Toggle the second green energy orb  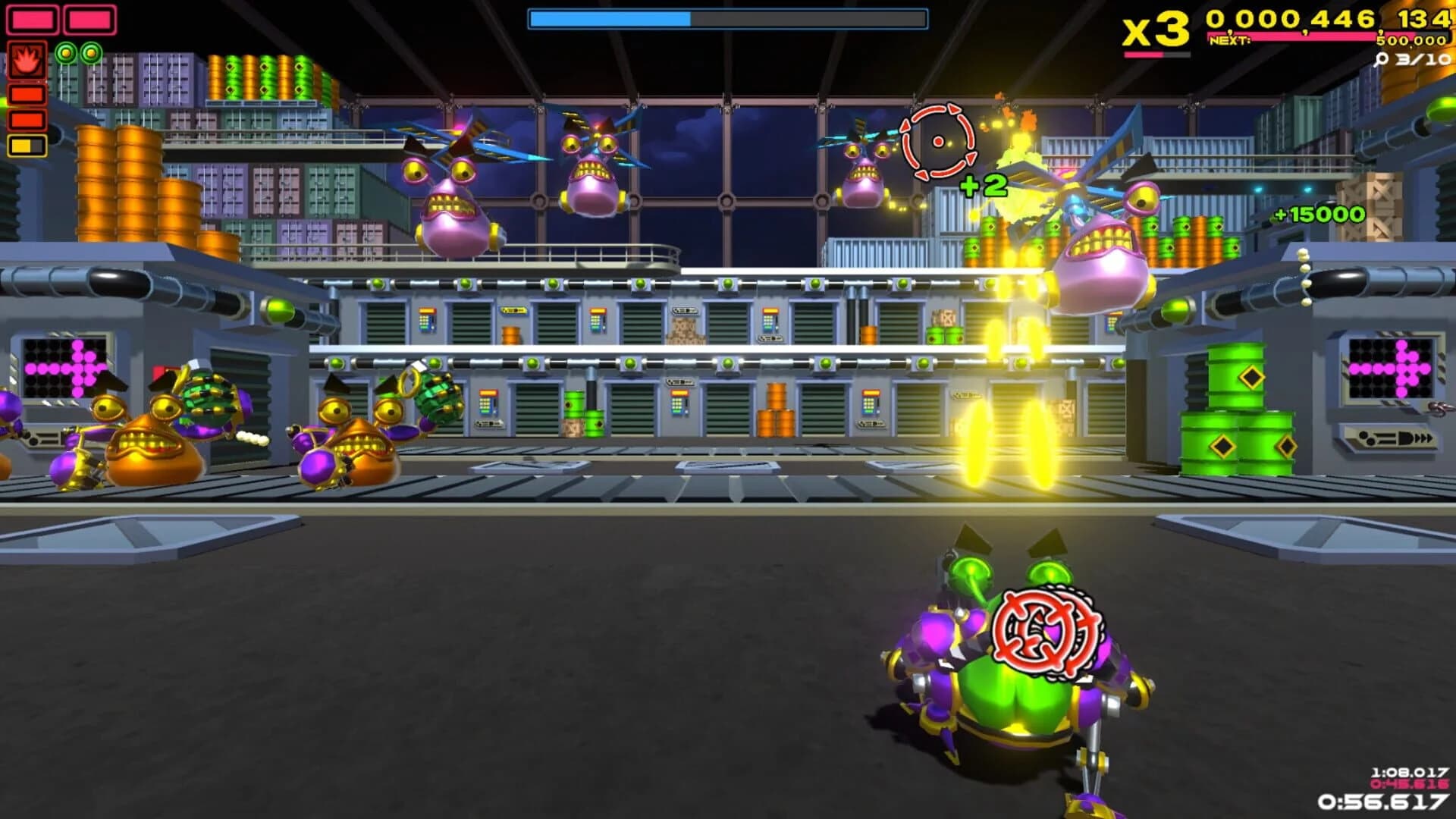click(91, 54)
